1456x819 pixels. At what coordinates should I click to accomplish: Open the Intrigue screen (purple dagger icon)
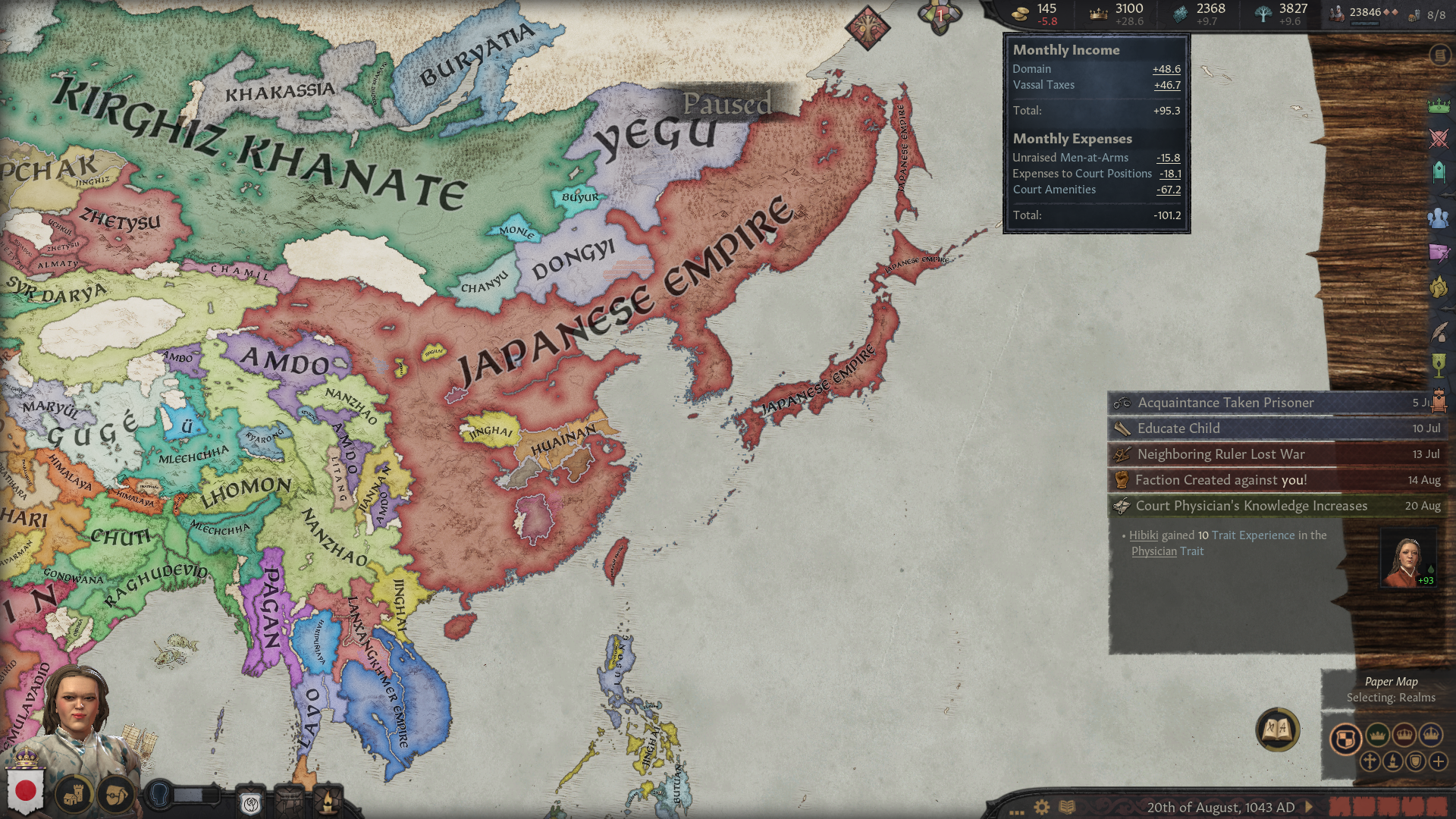tap(1439, 253)
